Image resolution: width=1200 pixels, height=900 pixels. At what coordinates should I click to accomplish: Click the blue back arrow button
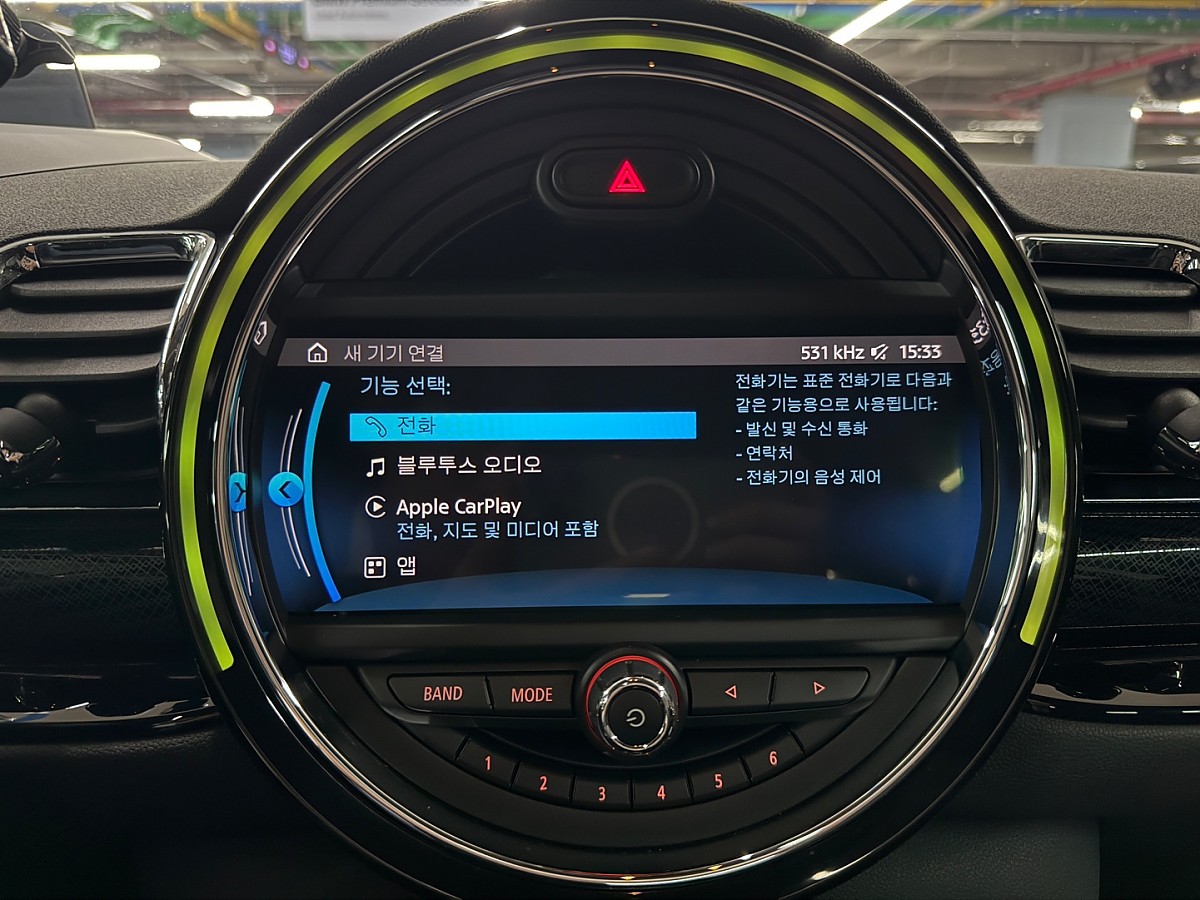pos(286,490)
